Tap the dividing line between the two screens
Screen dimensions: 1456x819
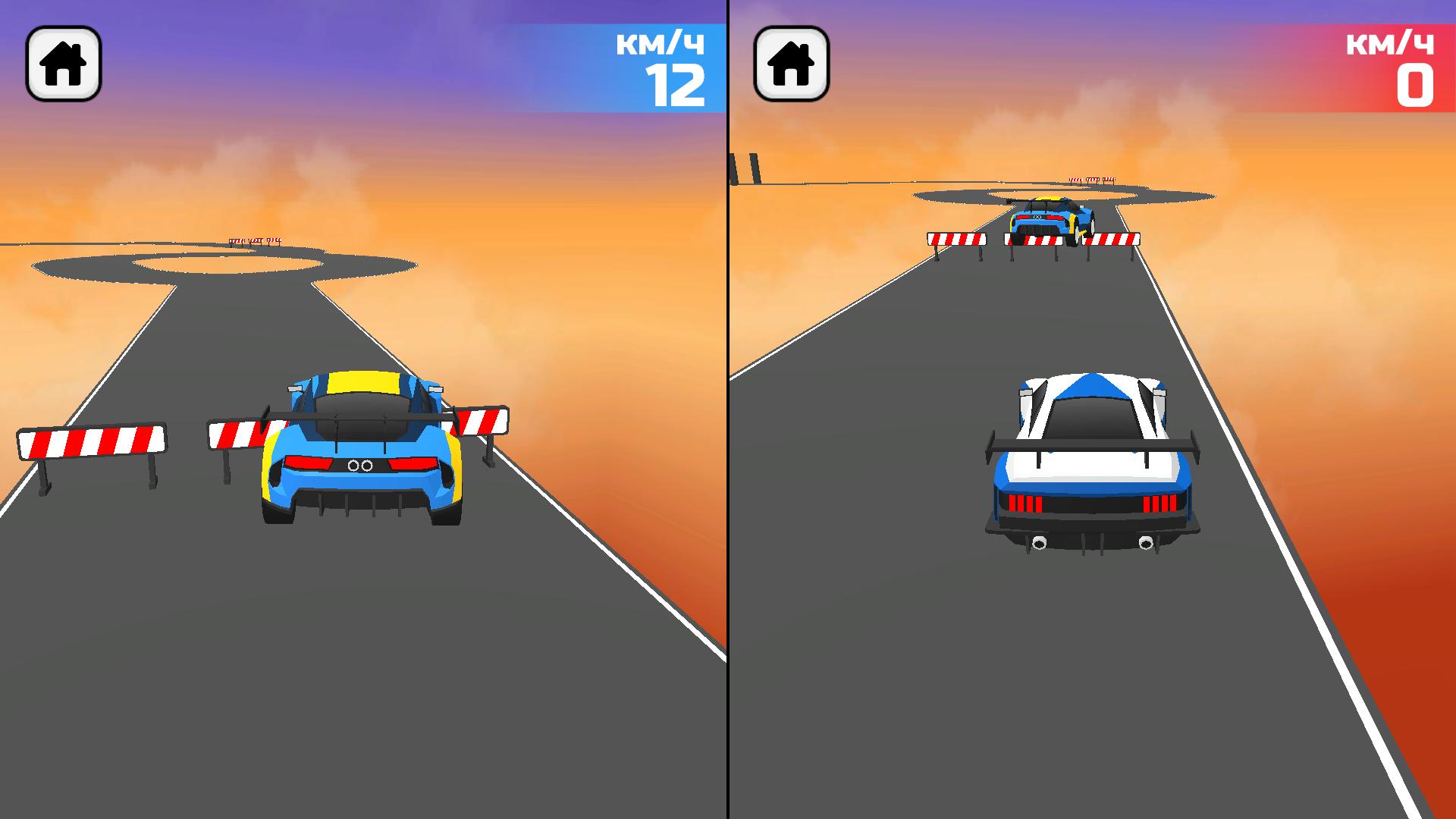[727, 409]
